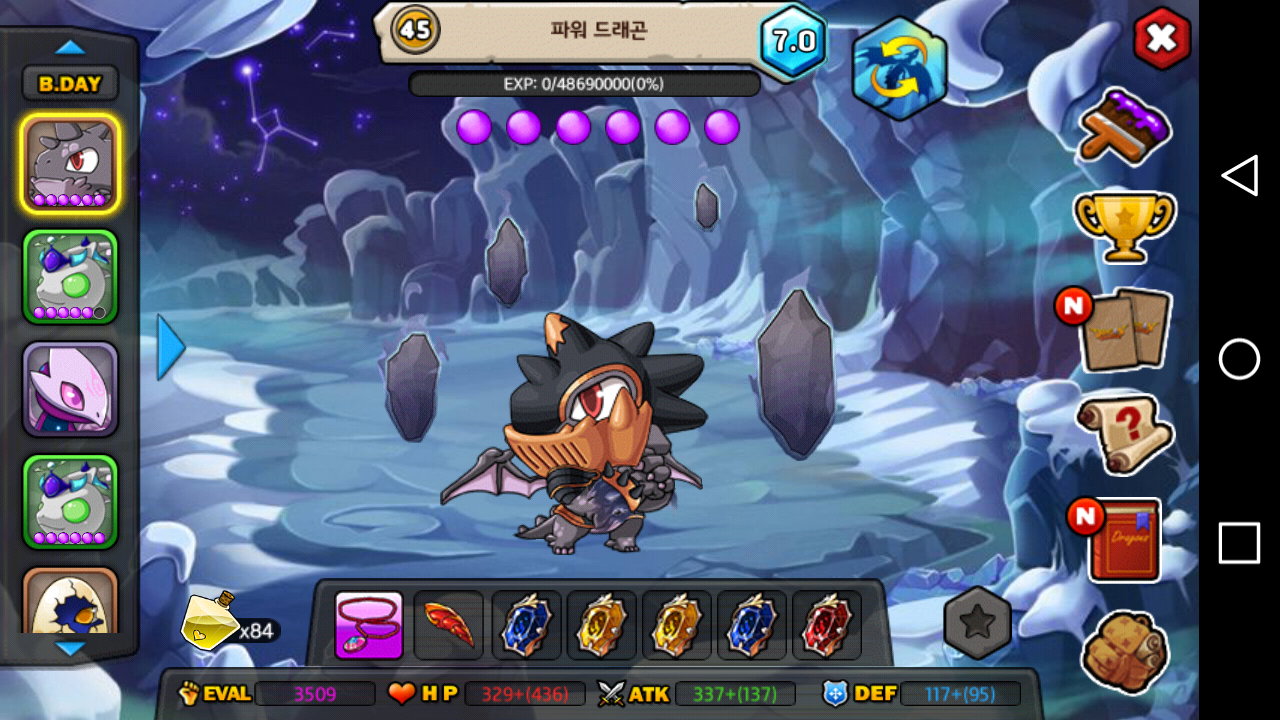
Task: Open the question mark scroll
Action: [1124, 433]
